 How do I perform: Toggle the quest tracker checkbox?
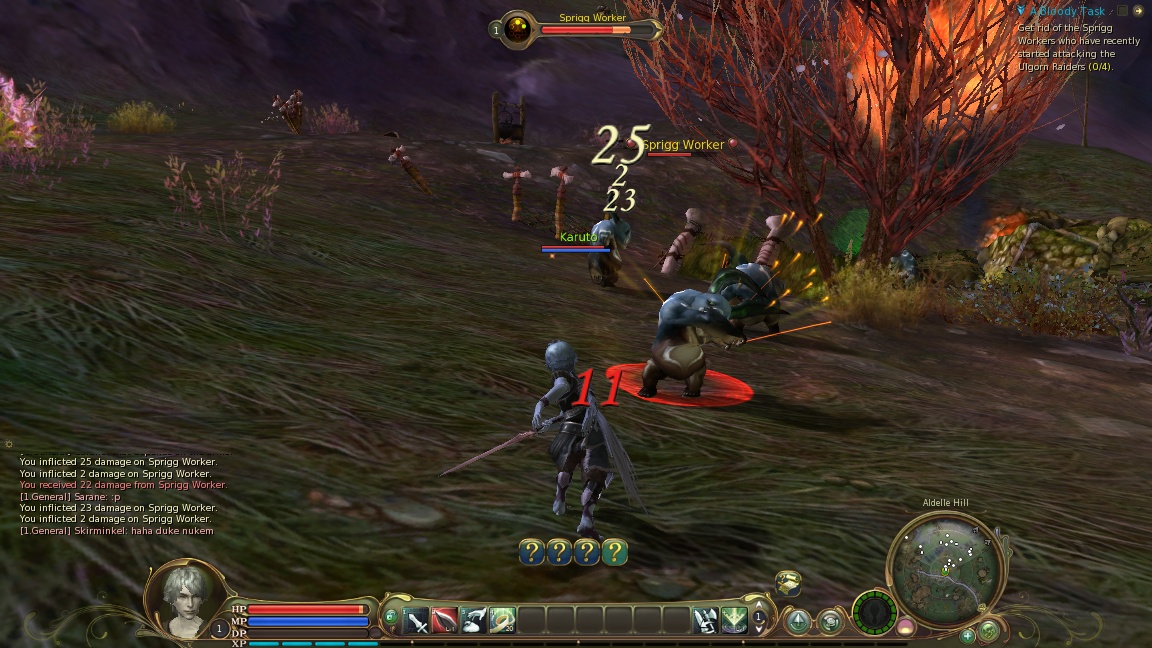1123,11
